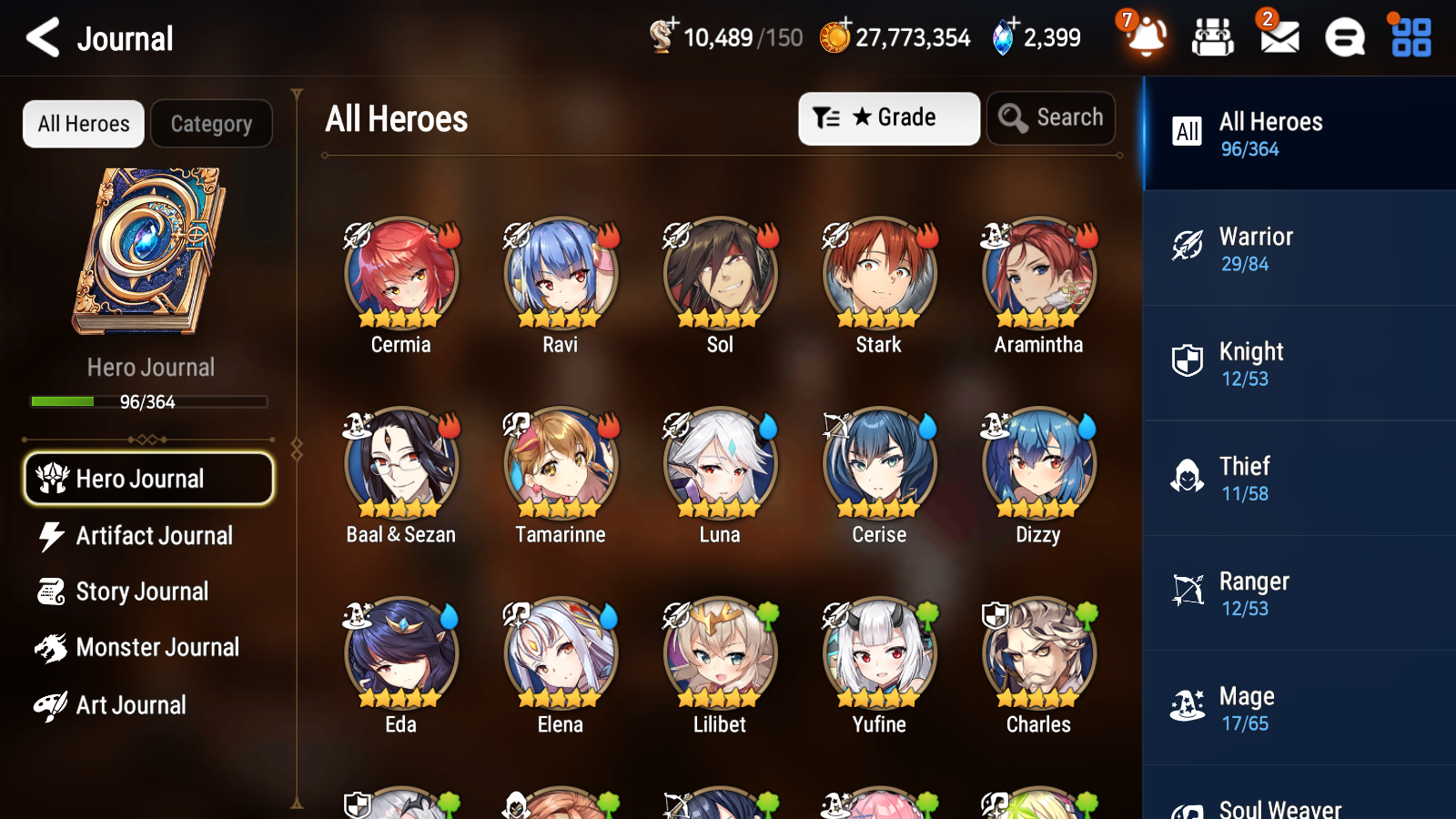The image size is (1456, 819).
Task: Open hero Search
Action: pos(1050,117)
